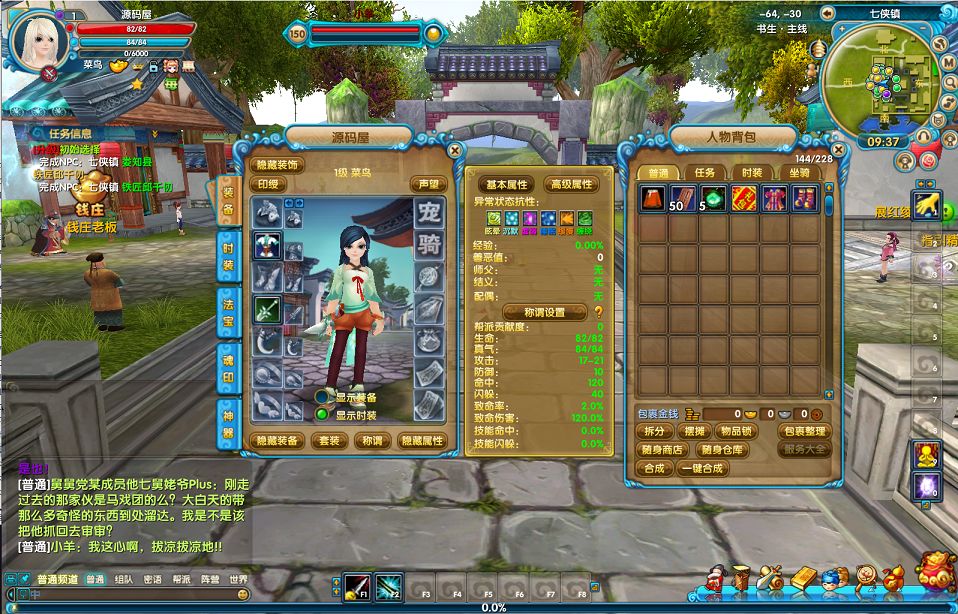This screenshot has width=958, height=614.
Task: Select the equipped sword weapon slot
Action: (x=267, y=310)
